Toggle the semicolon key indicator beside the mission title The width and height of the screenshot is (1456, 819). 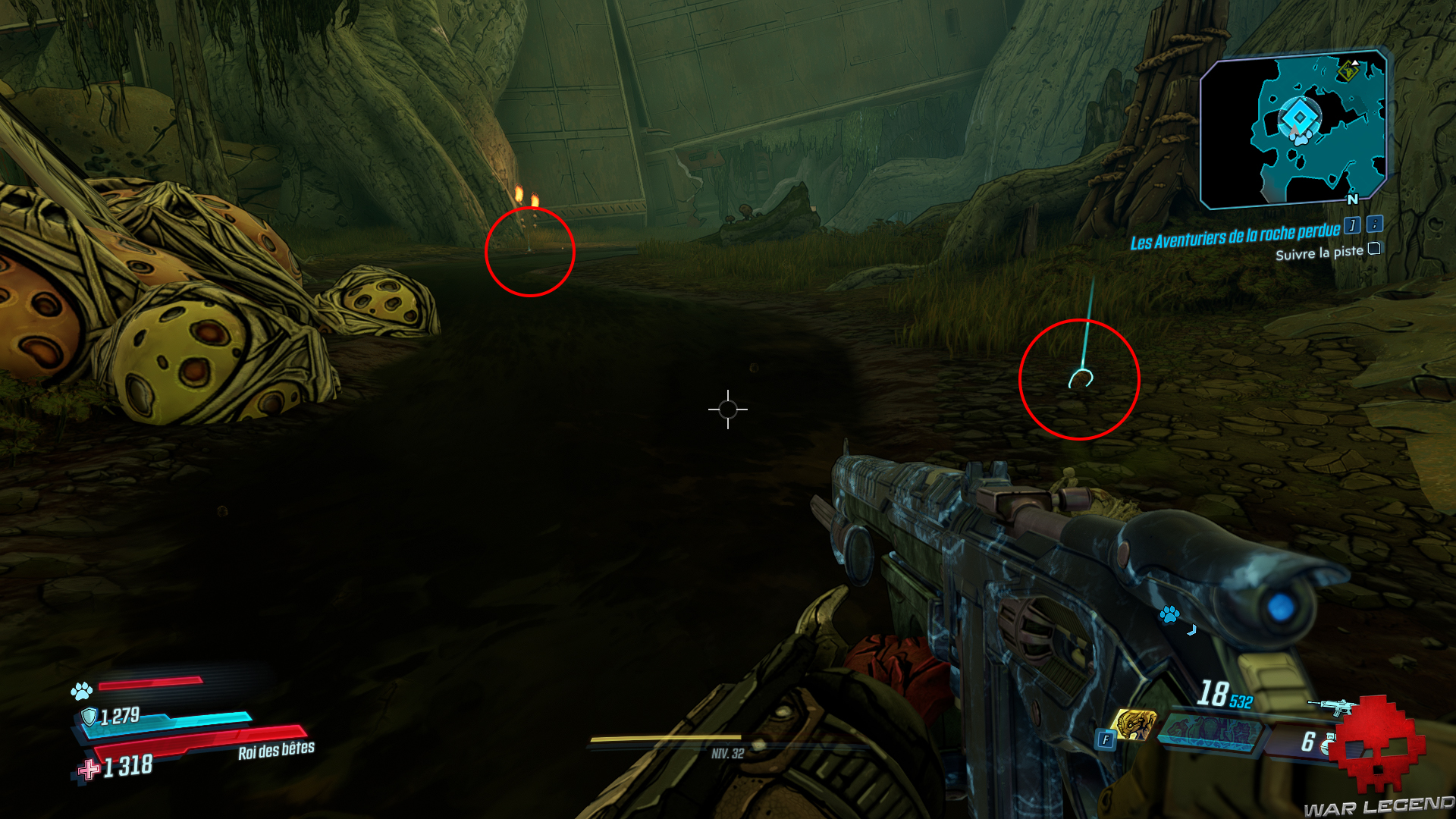pyautogui.click(x=1374, y=224)
